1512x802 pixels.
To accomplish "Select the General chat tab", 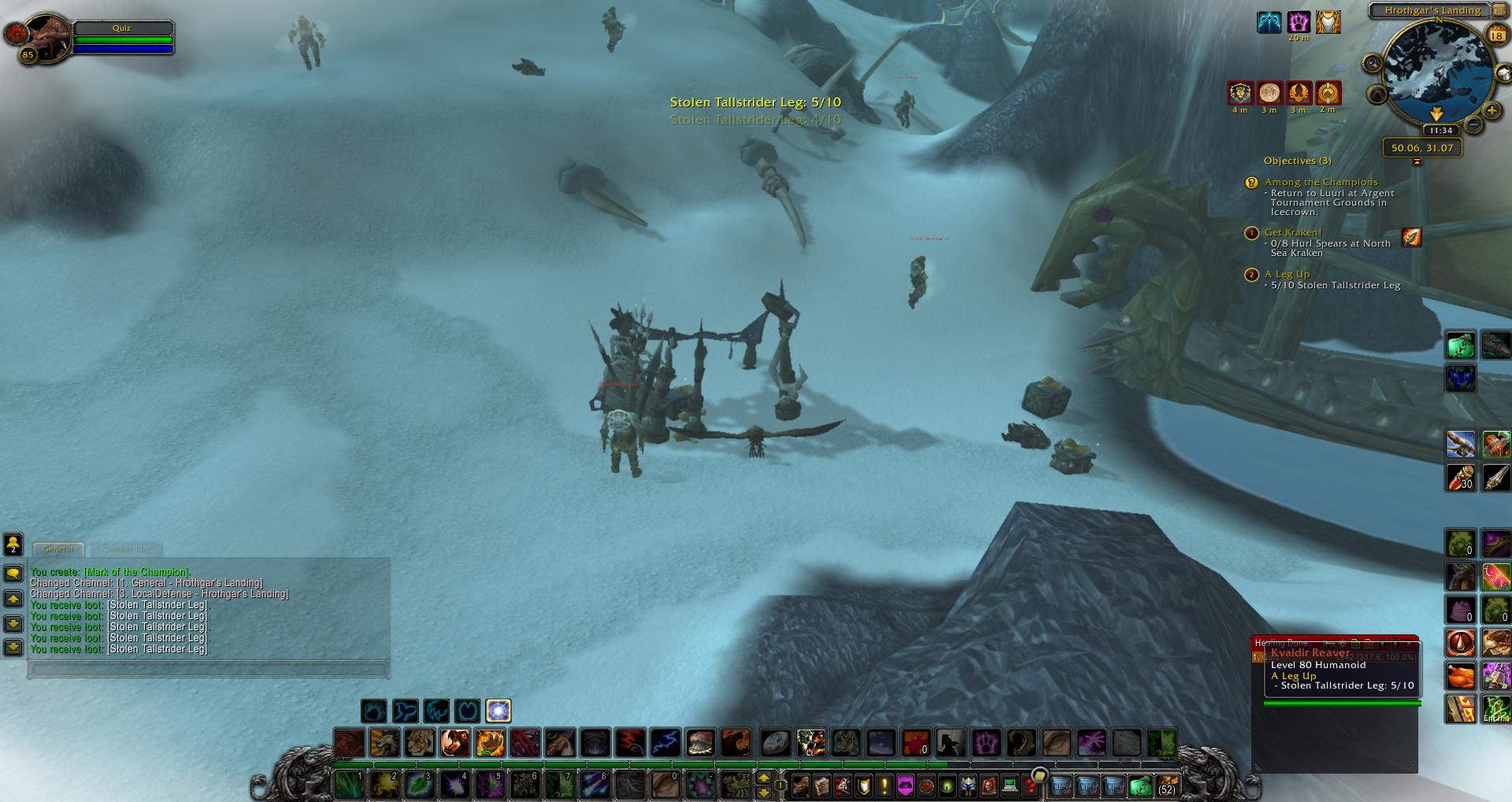I will 58,549.
